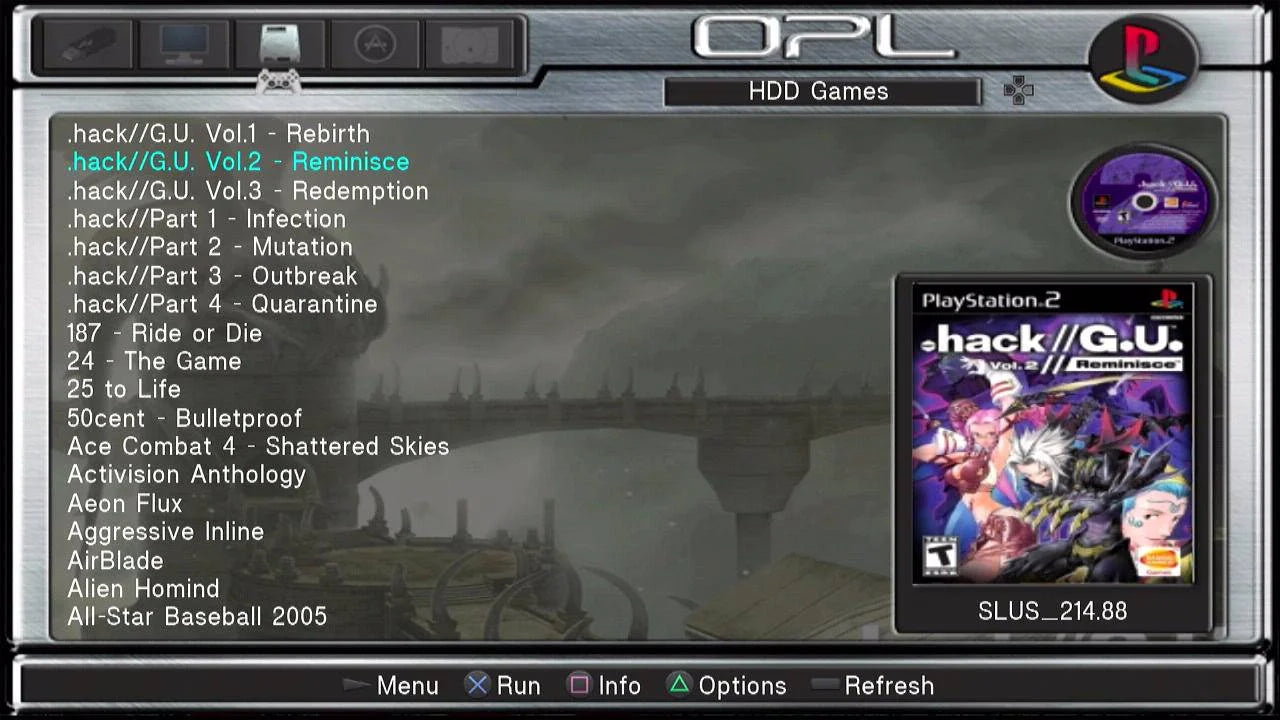Select .hack//Part 1 - Infection
1280x720 pixels.
tap(206, 219)
